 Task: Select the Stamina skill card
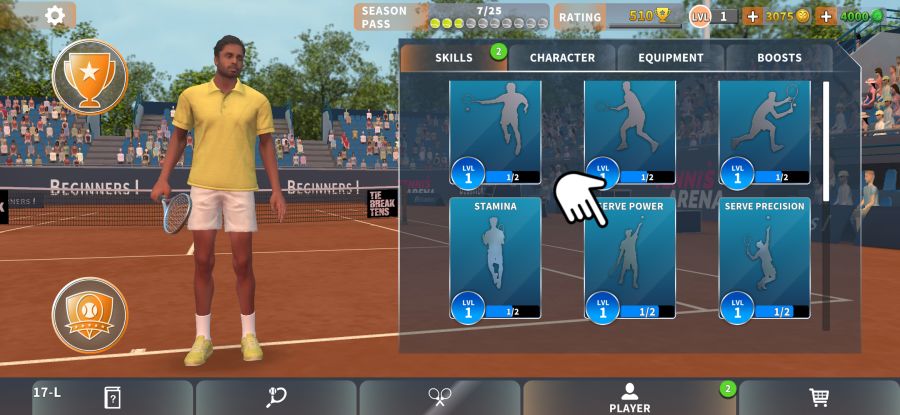coord(495,258)
